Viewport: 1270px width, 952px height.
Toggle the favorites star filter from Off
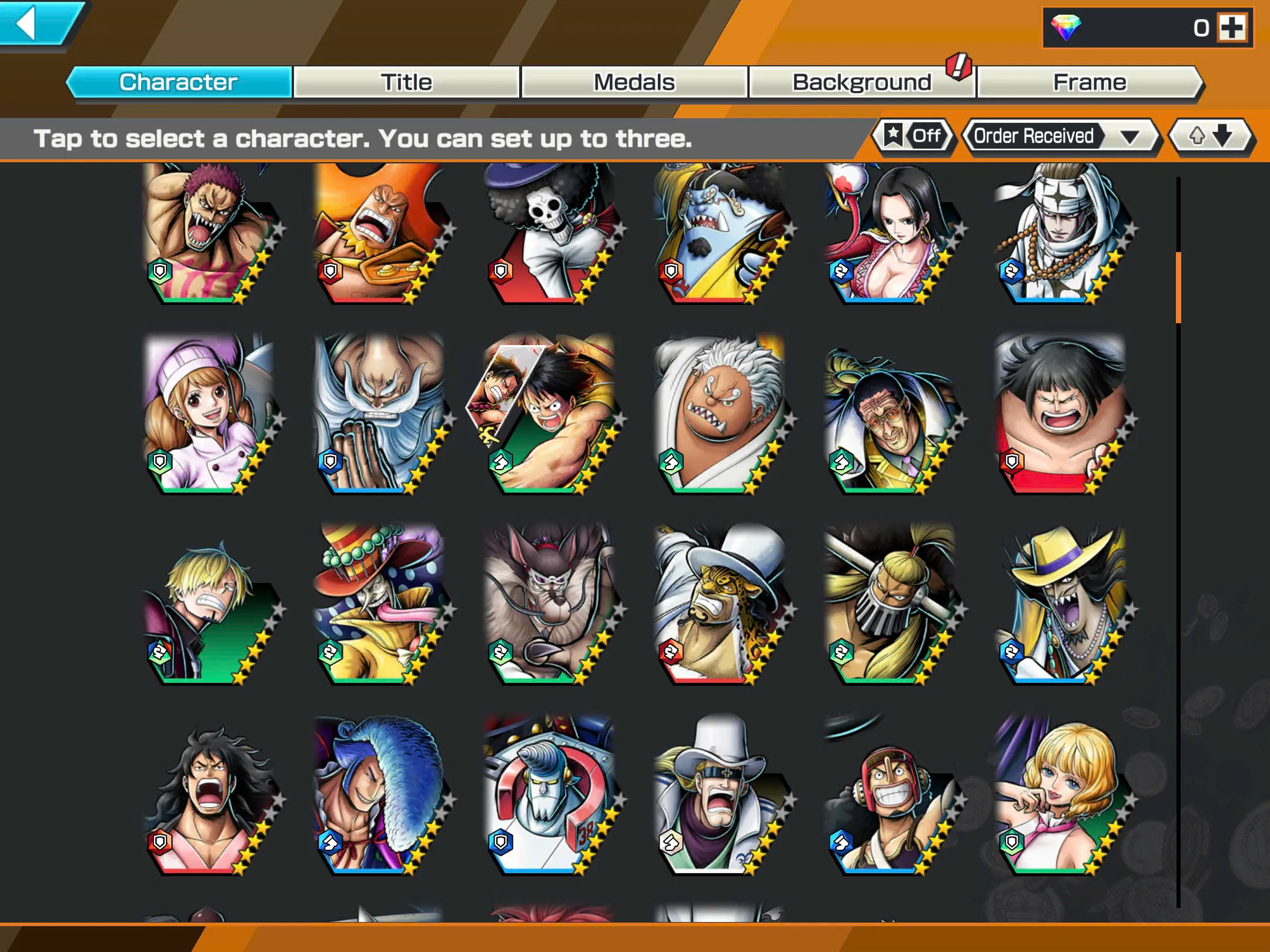click(913, 136)
